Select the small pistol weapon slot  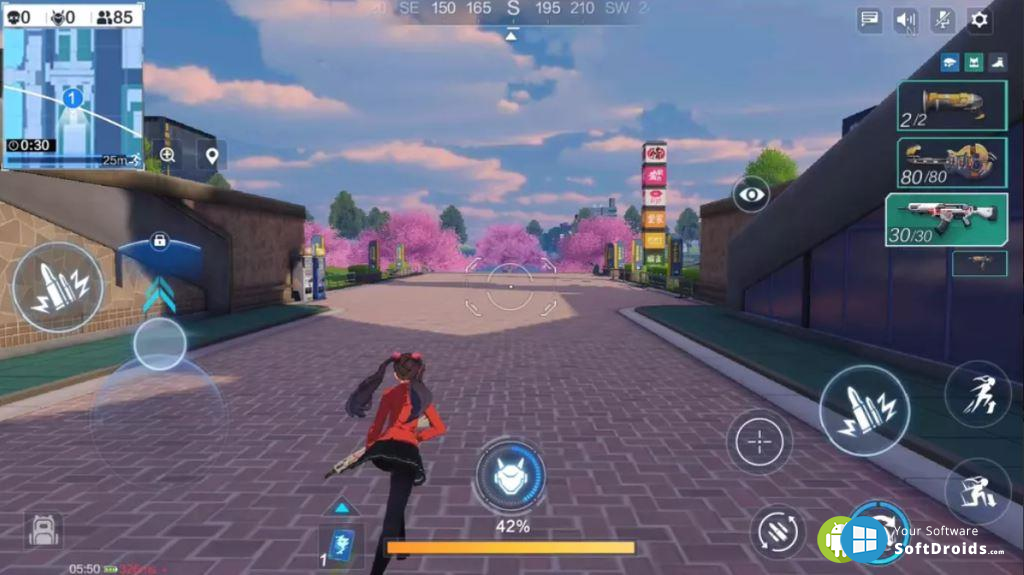pos(979,263)
